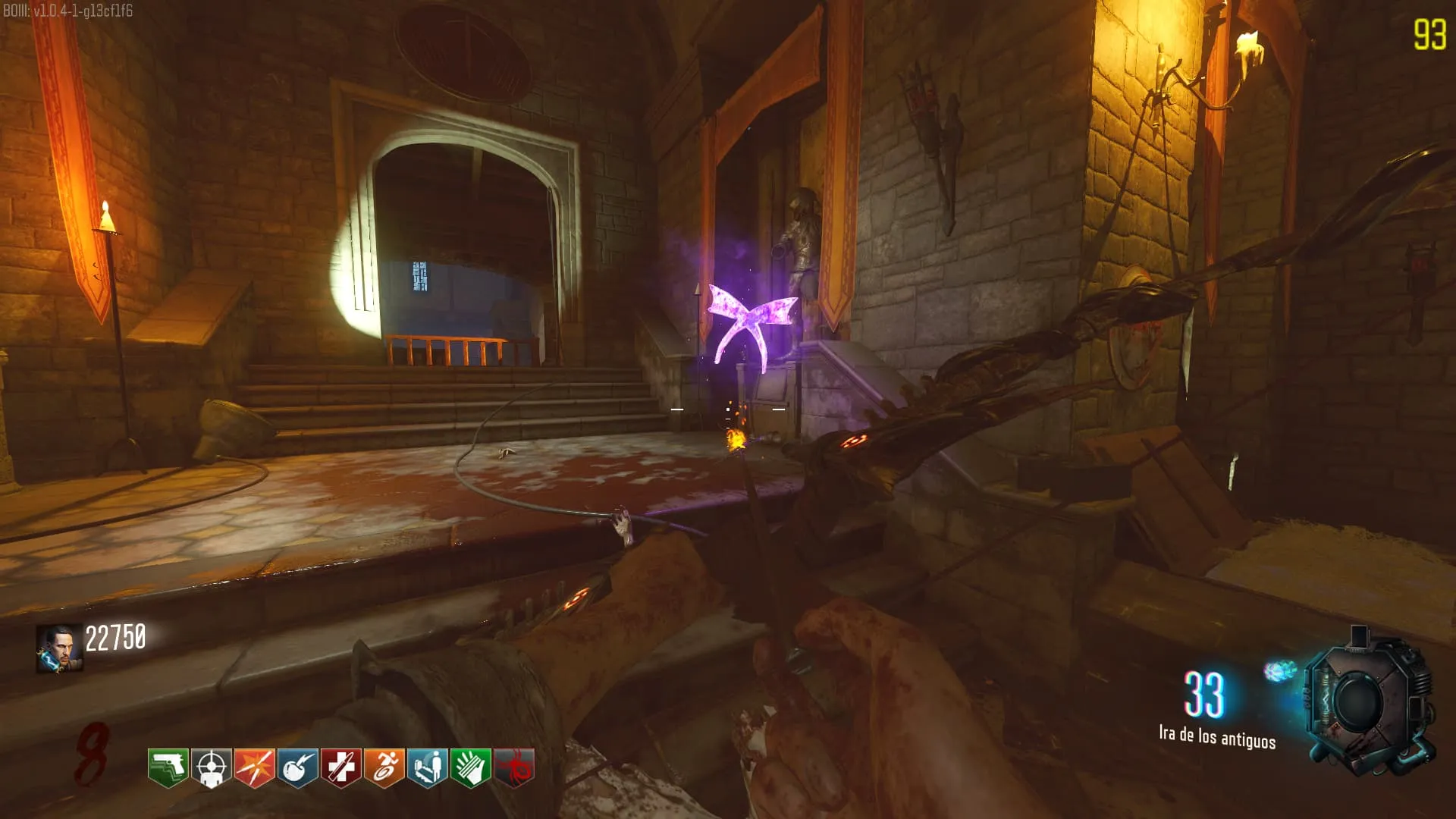
Task: Select the glowing blue grenade icon
Action: 1280,670
